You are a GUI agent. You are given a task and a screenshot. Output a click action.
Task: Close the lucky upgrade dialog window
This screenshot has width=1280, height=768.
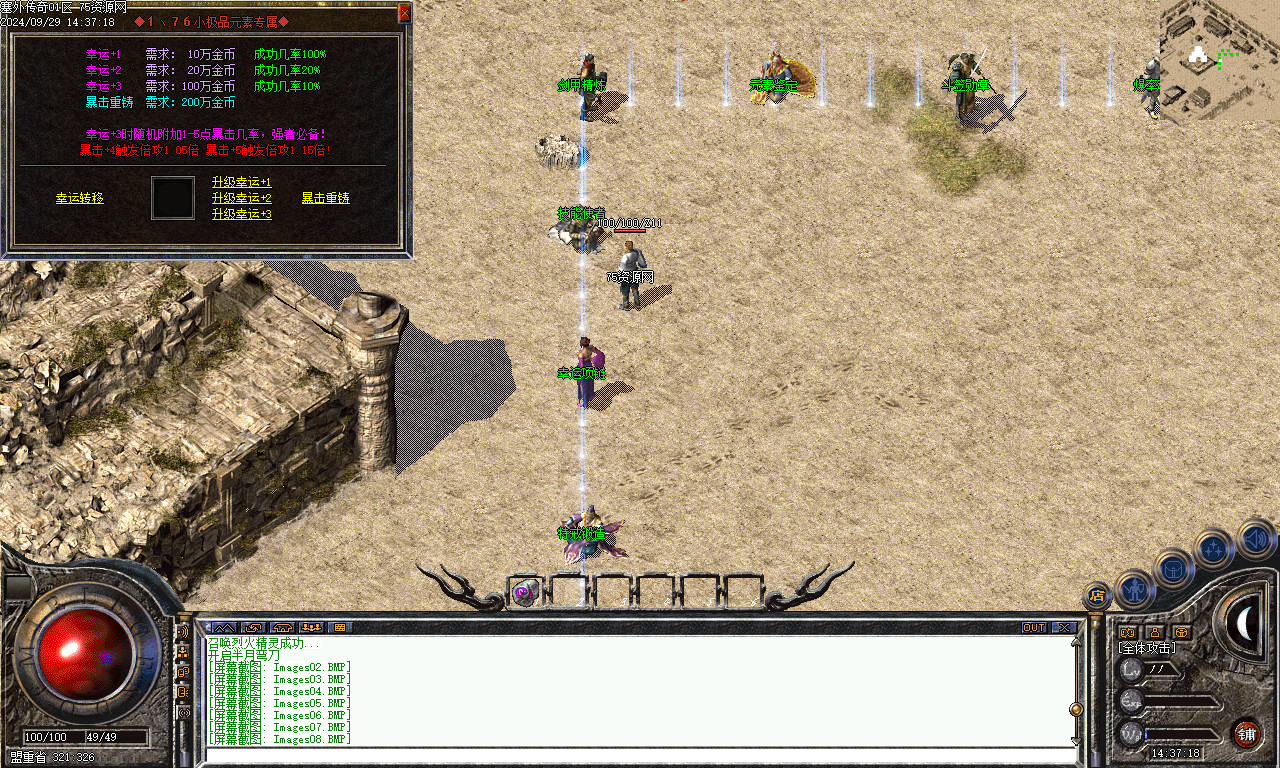[x=404, y=13]
